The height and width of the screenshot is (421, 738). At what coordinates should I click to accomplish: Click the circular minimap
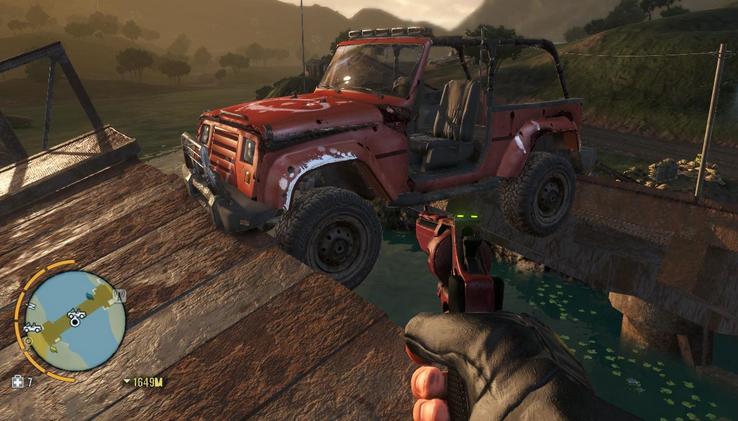[75, 320]
